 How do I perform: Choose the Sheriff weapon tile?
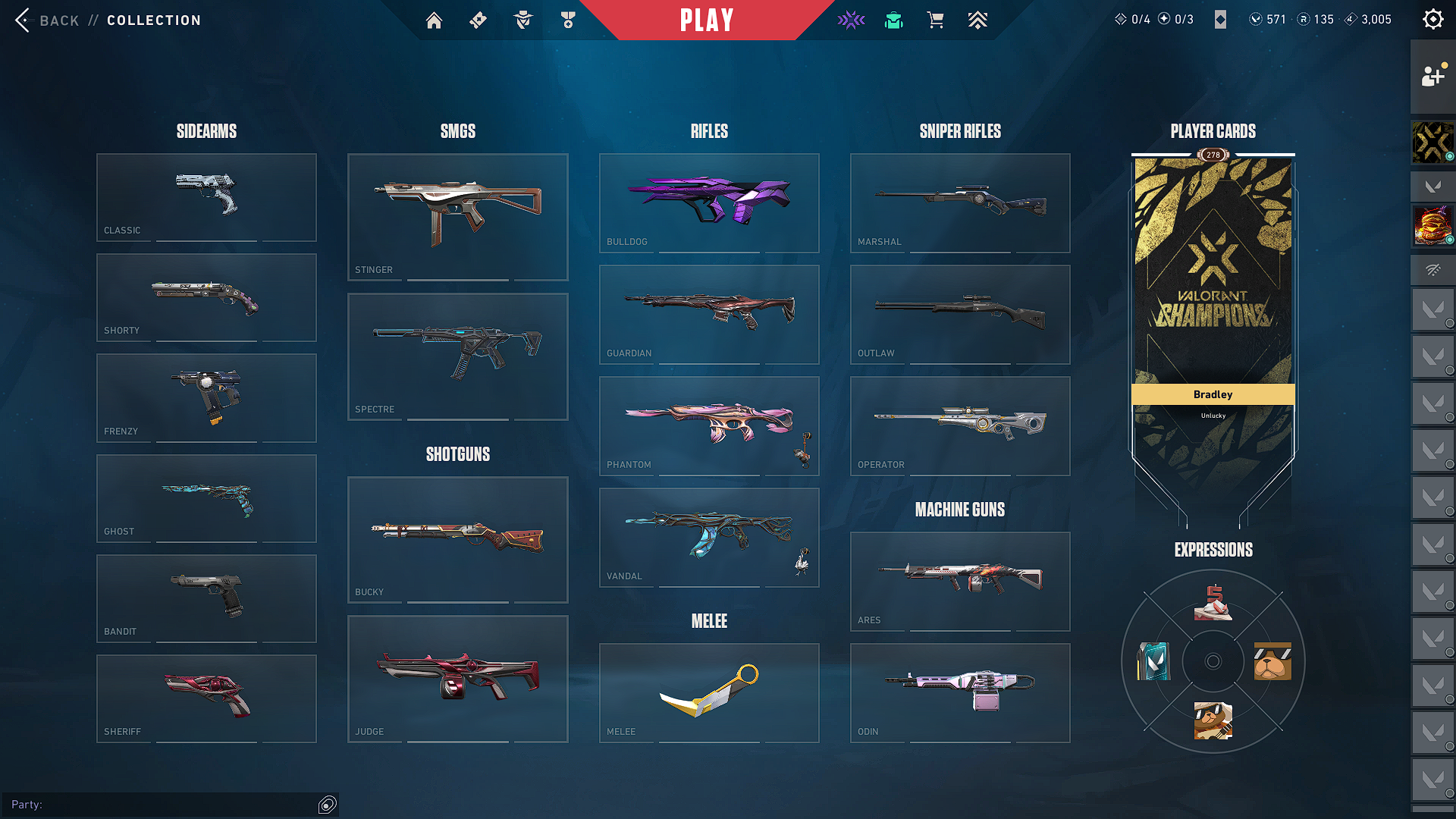tap(206, 698)
